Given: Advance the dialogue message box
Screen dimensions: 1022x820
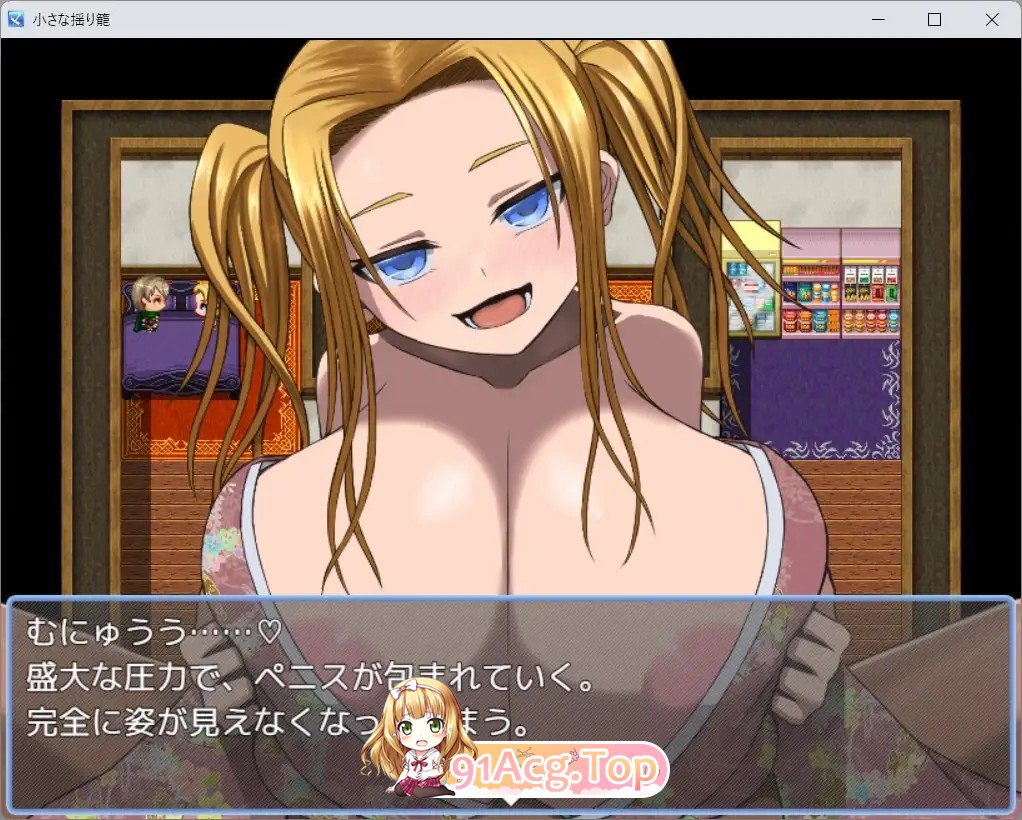Looking at the screenshot, I should point(510,700).
